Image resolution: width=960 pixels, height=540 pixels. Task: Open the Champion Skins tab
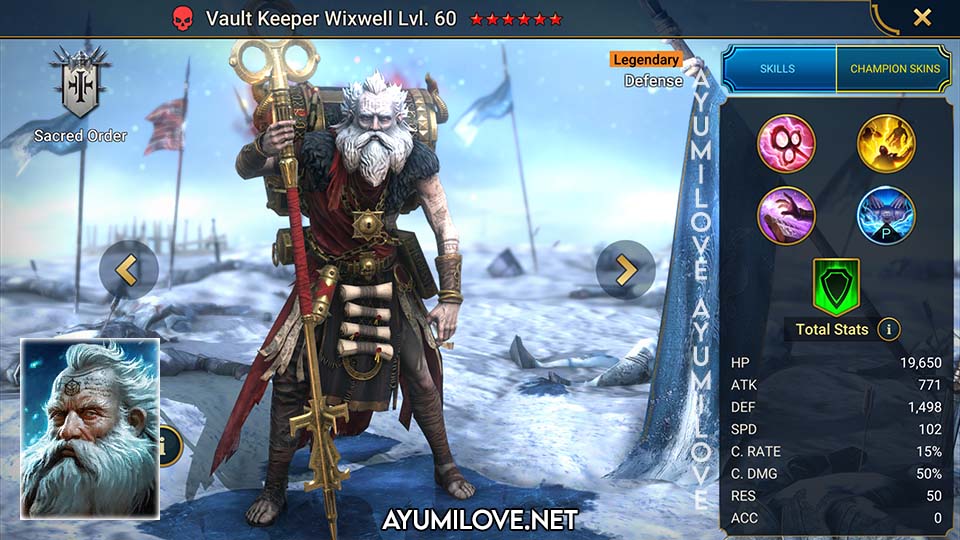tap(895, 69)
